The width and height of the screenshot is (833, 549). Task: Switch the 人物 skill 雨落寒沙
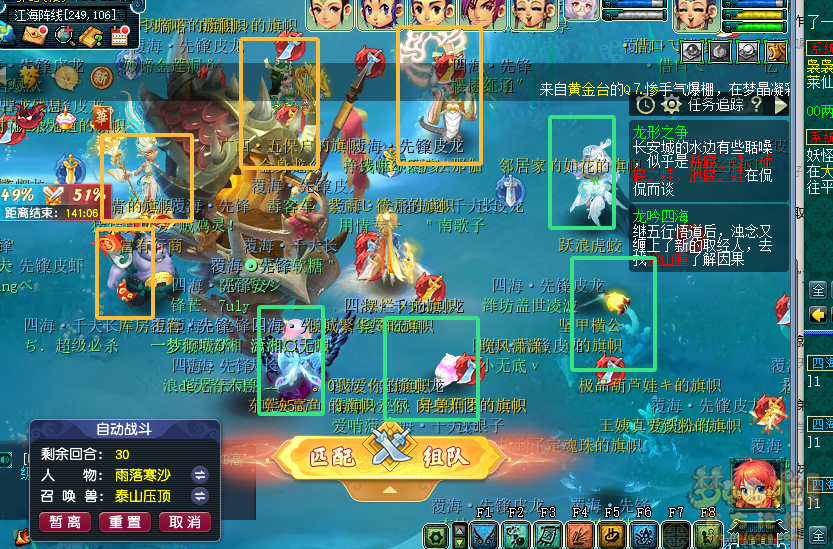pos(200,474)
